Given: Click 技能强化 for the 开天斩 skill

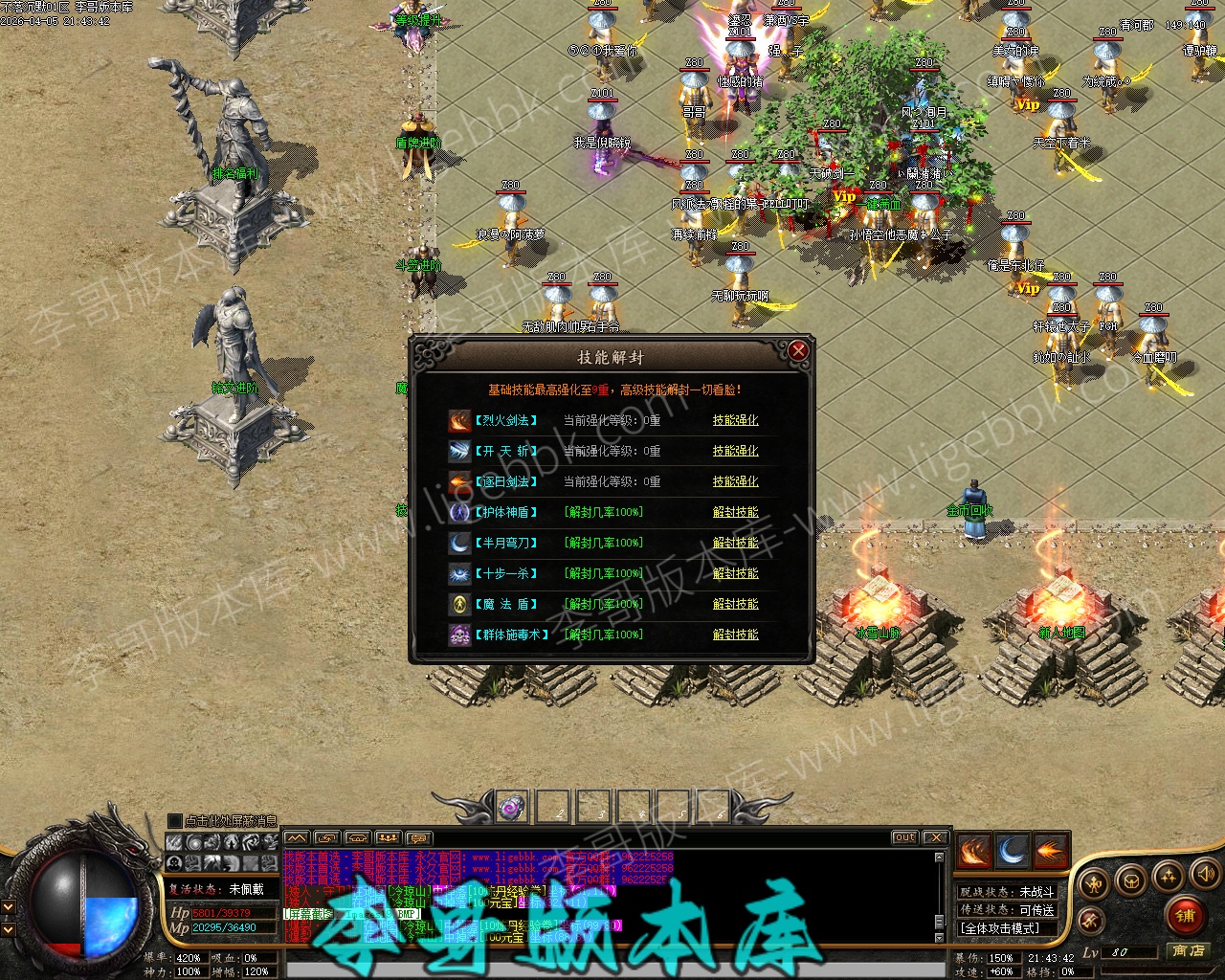Looking at the screenshot, I should [735, 451].
